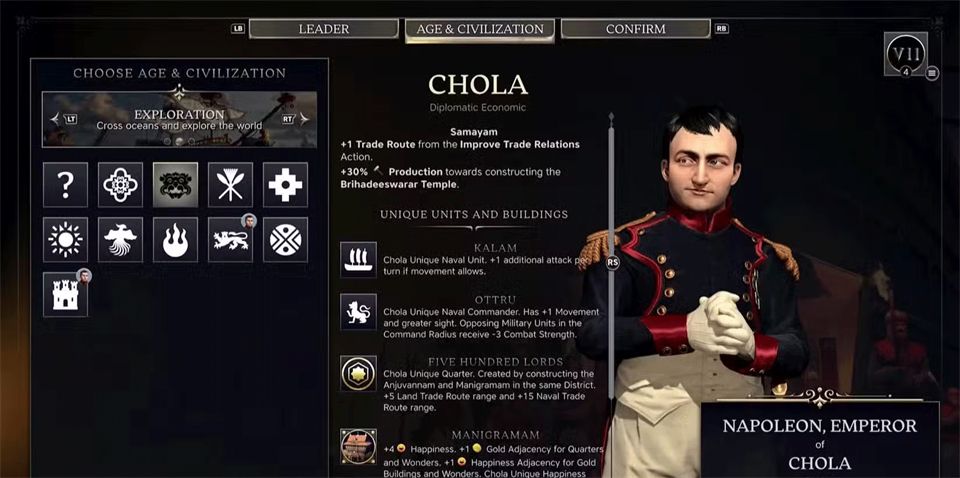Choose the crossed circle civilization emblem
960x478 pixels.
click(285, 239)
